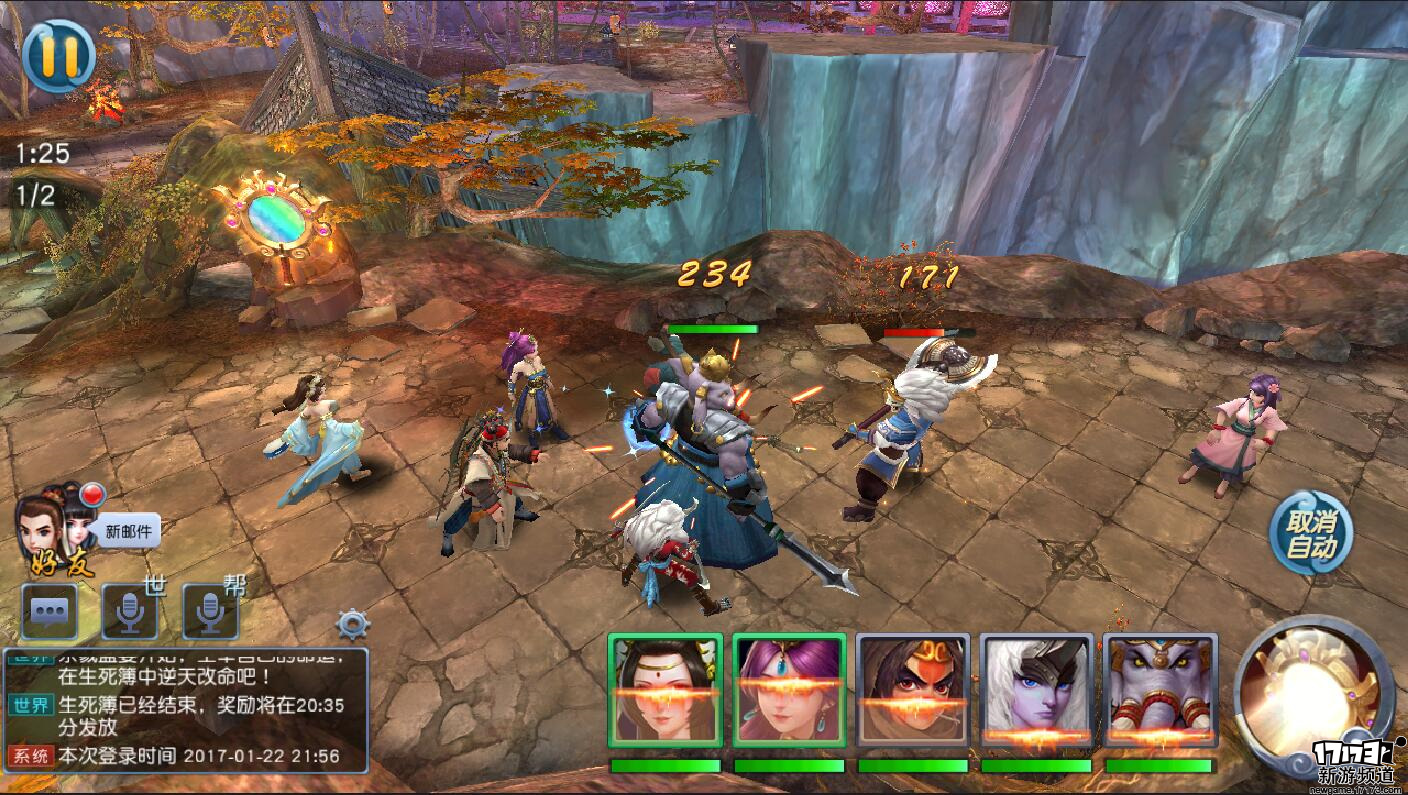Activate the 世 world voice microphone
The width and height of the screenshot is (1408, 795).
tap(130, 611)
